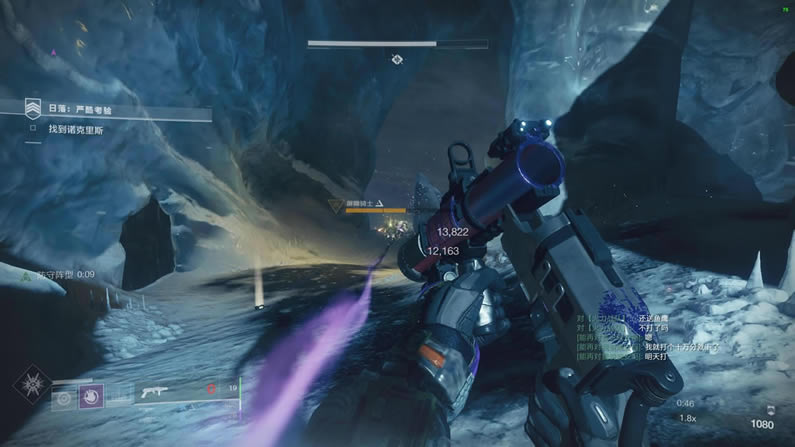Activate the purple melee ability slot
The image size is (795, 447).
coord(91,396)
